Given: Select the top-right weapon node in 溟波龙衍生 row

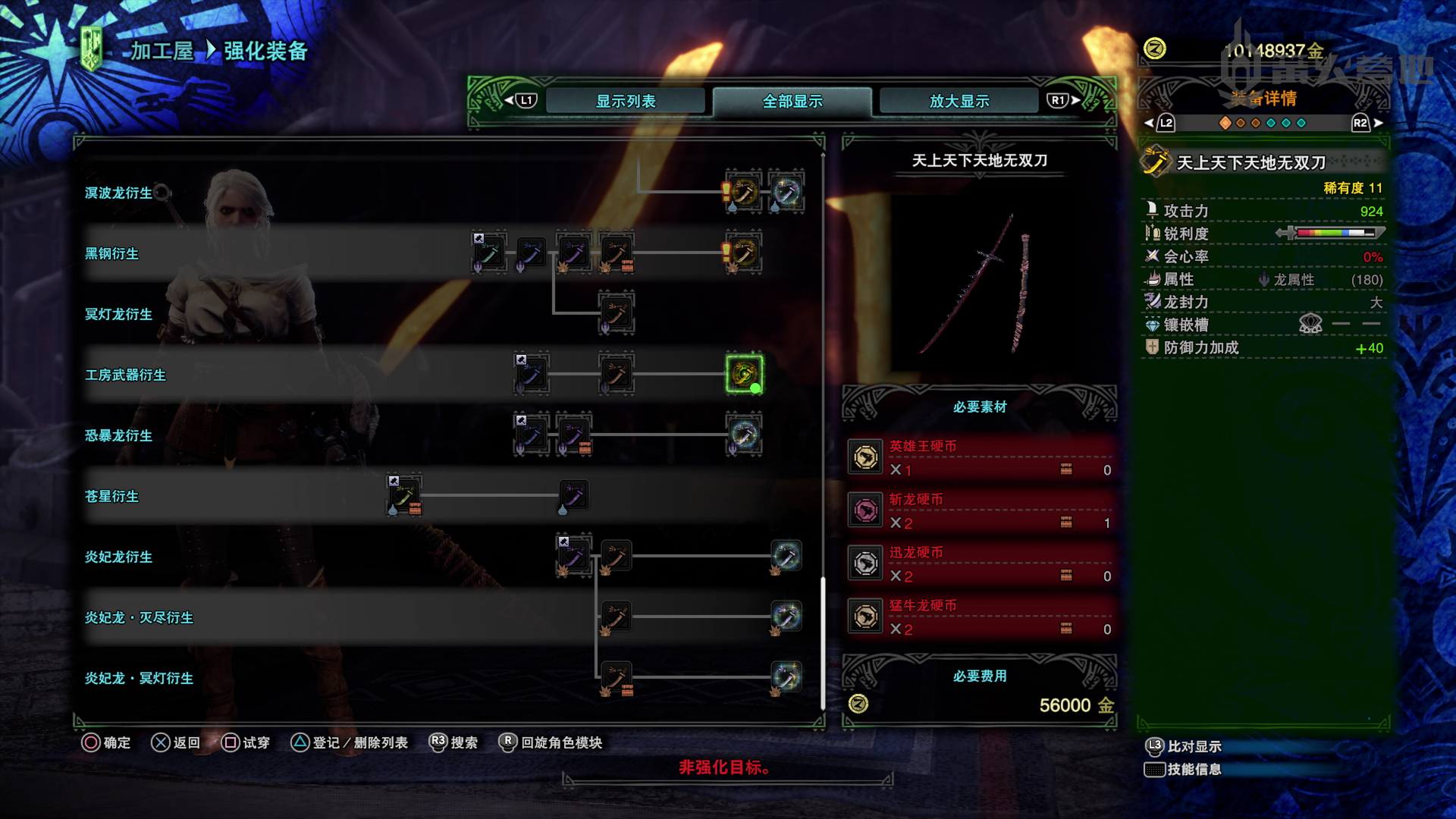Looking at the screenshot, I should click(786, 191).
